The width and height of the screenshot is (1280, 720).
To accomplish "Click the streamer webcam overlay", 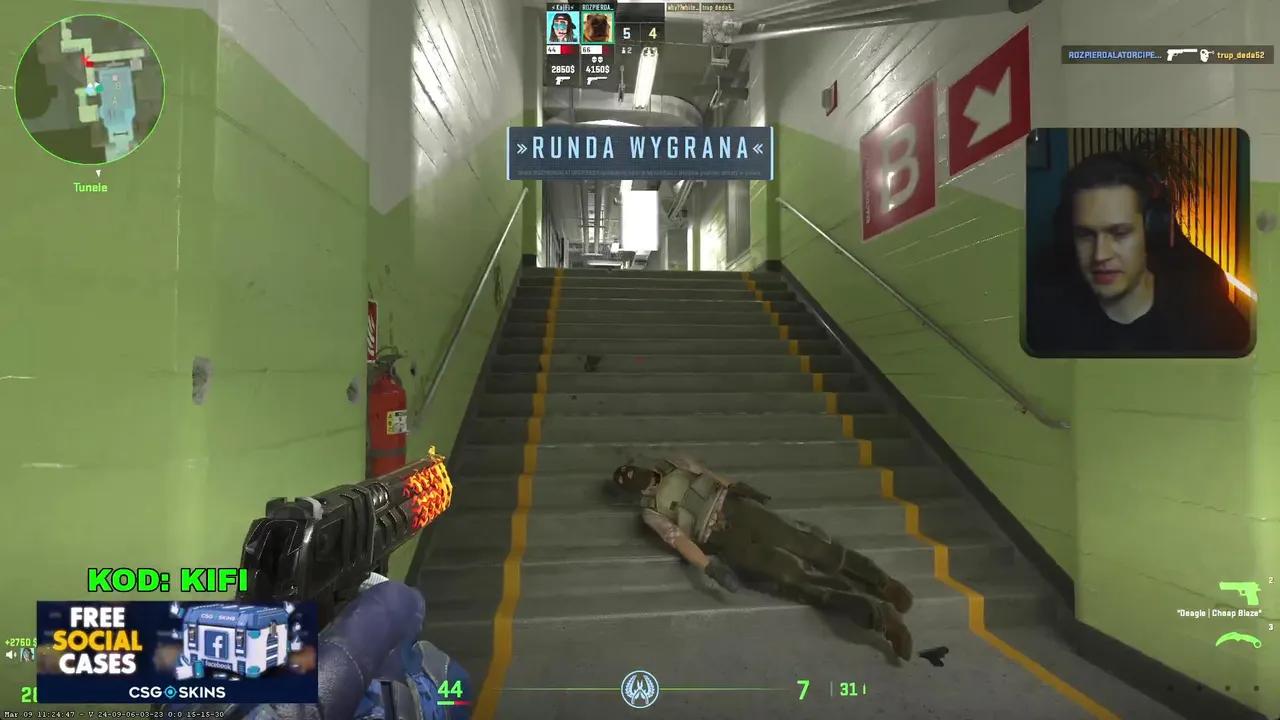I will coord(1138,238).
